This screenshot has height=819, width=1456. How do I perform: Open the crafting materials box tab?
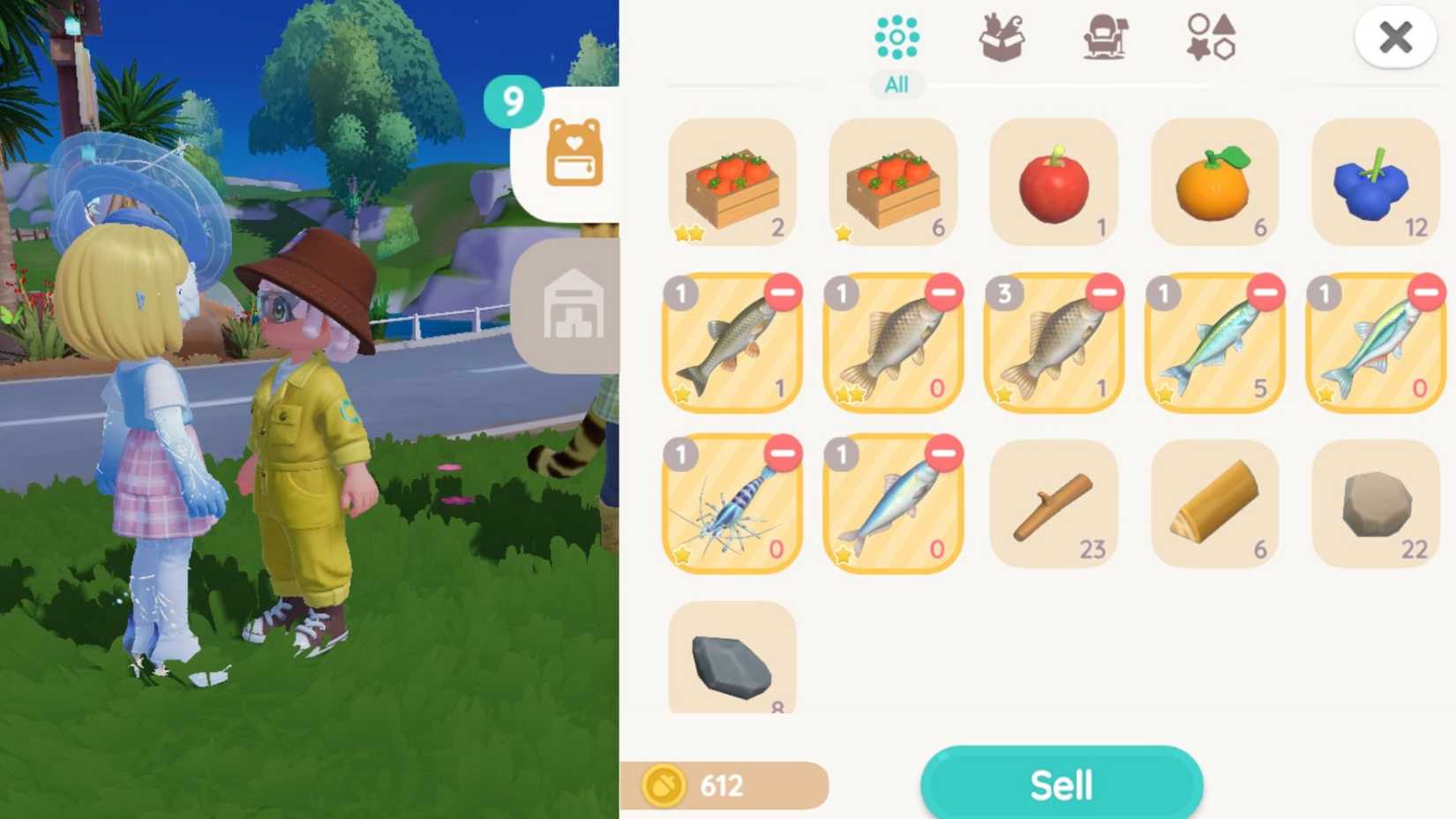(1002, 37)
